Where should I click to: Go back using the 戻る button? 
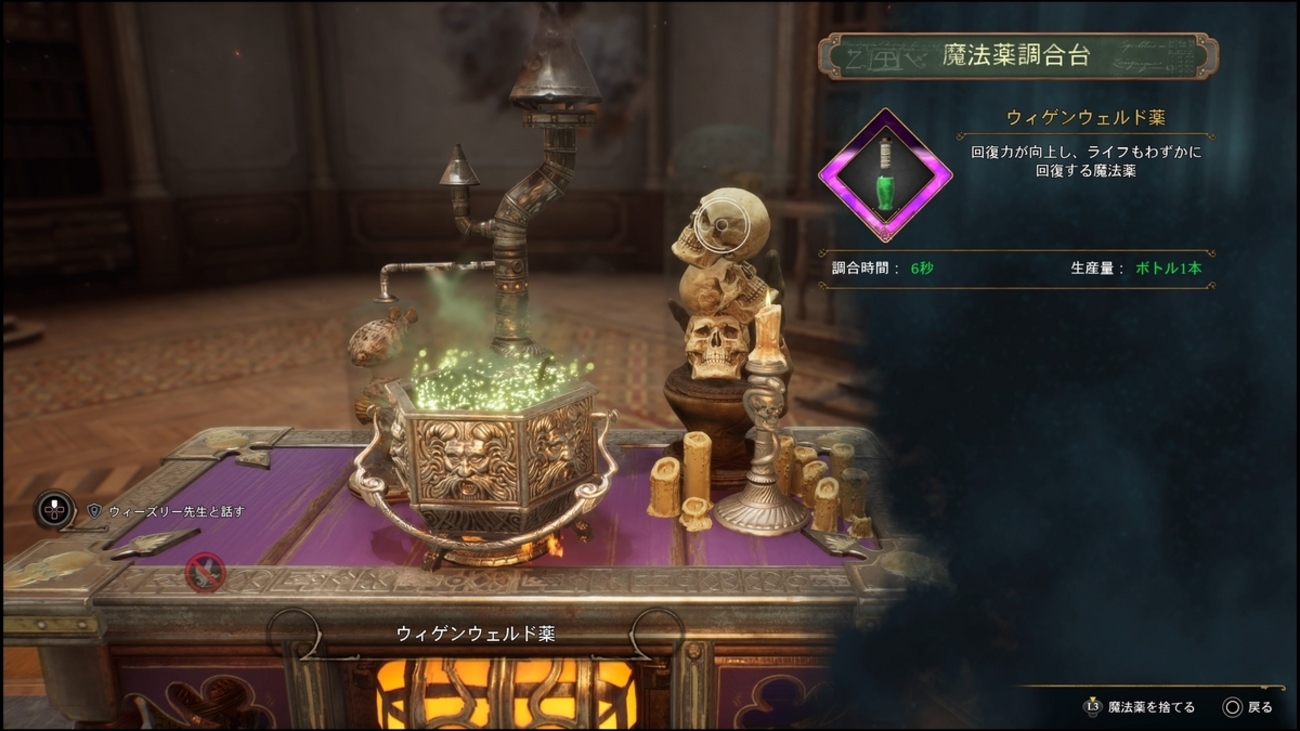[x=1248, y=707]
